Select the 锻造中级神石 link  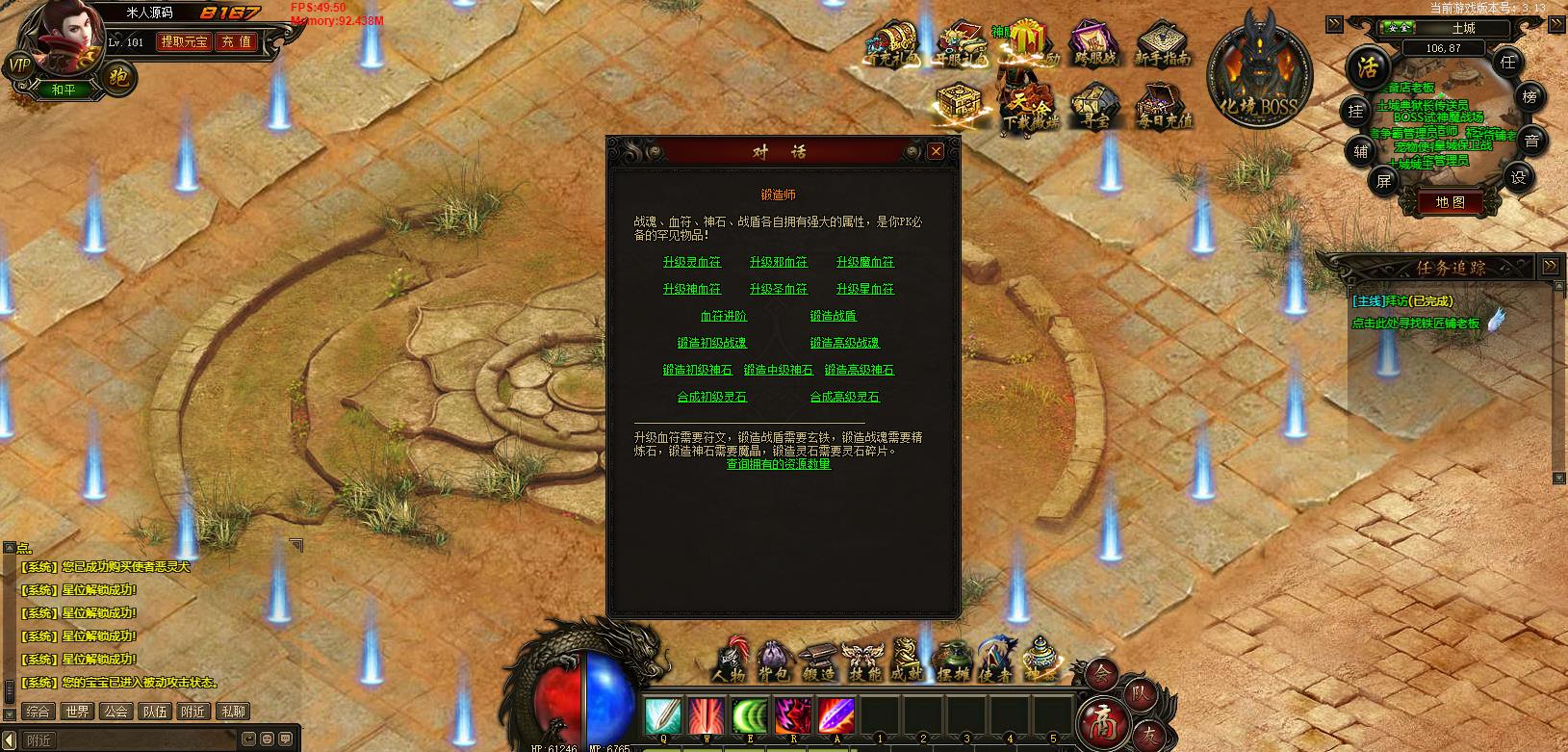tap(778, 370)
